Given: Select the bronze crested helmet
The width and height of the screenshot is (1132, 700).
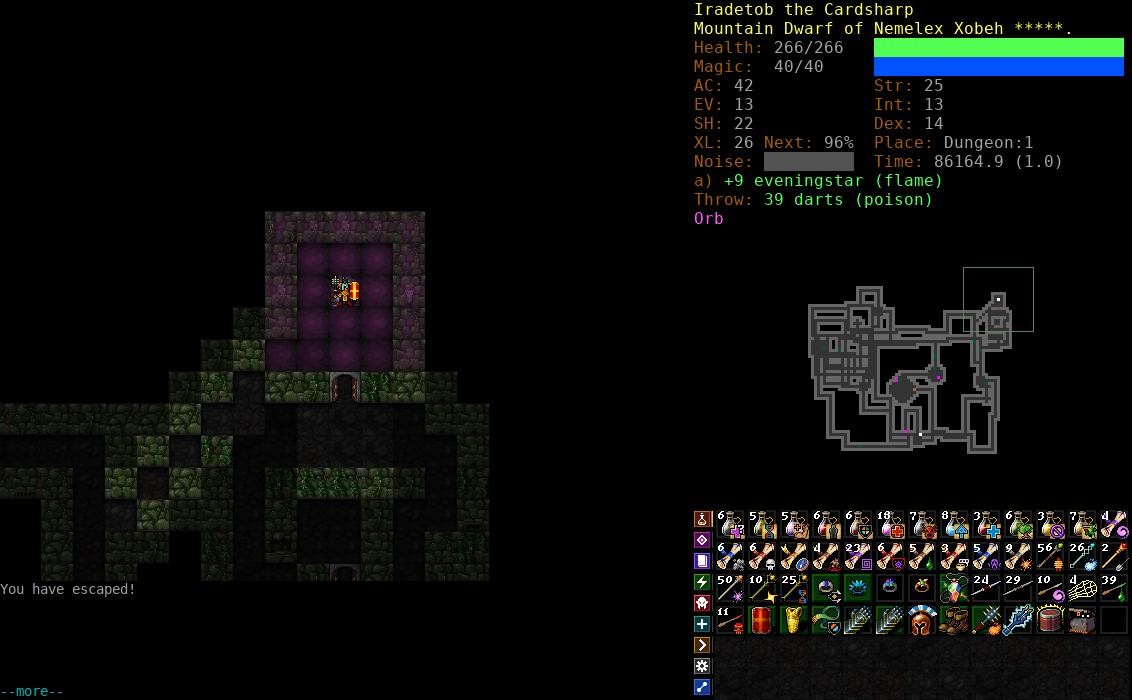Looking at the screenshot, I should tap(922, 620).
